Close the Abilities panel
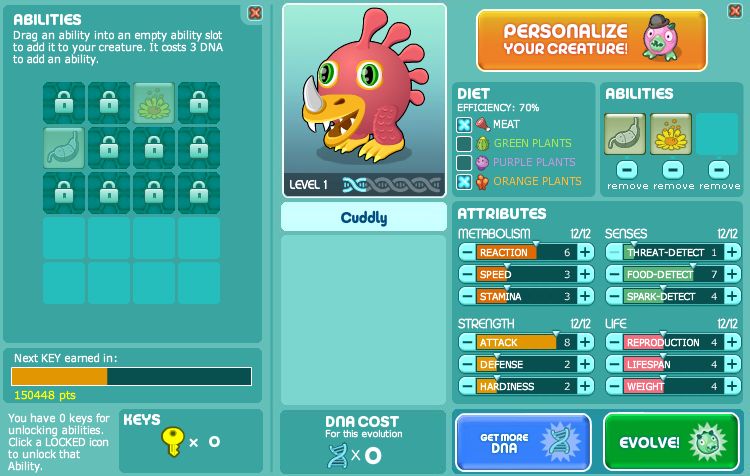750x476 pixels. click(255, 13)
